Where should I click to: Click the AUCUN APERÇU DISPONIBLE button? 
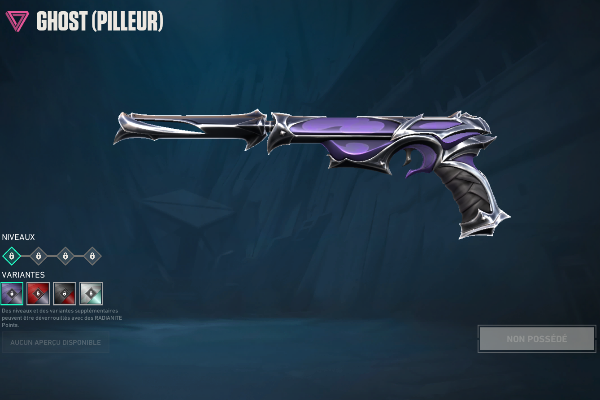click(56, 343)
